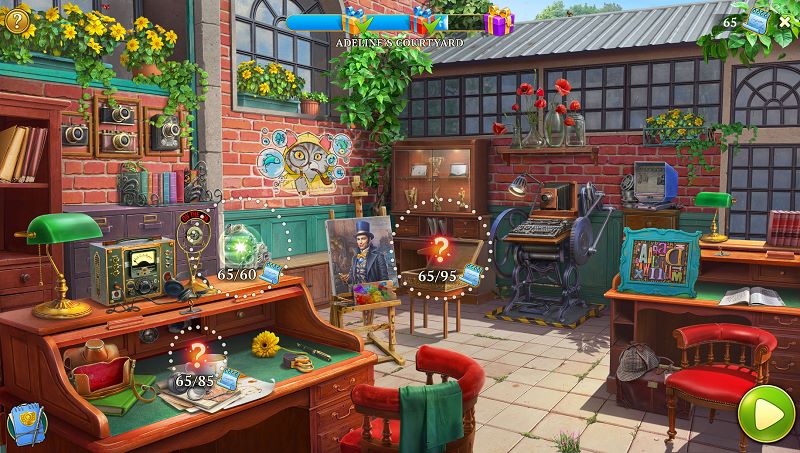Open the blue notebook icon in the corner
Viewport: 800px width, 453px height.
(x=22, y=424)
